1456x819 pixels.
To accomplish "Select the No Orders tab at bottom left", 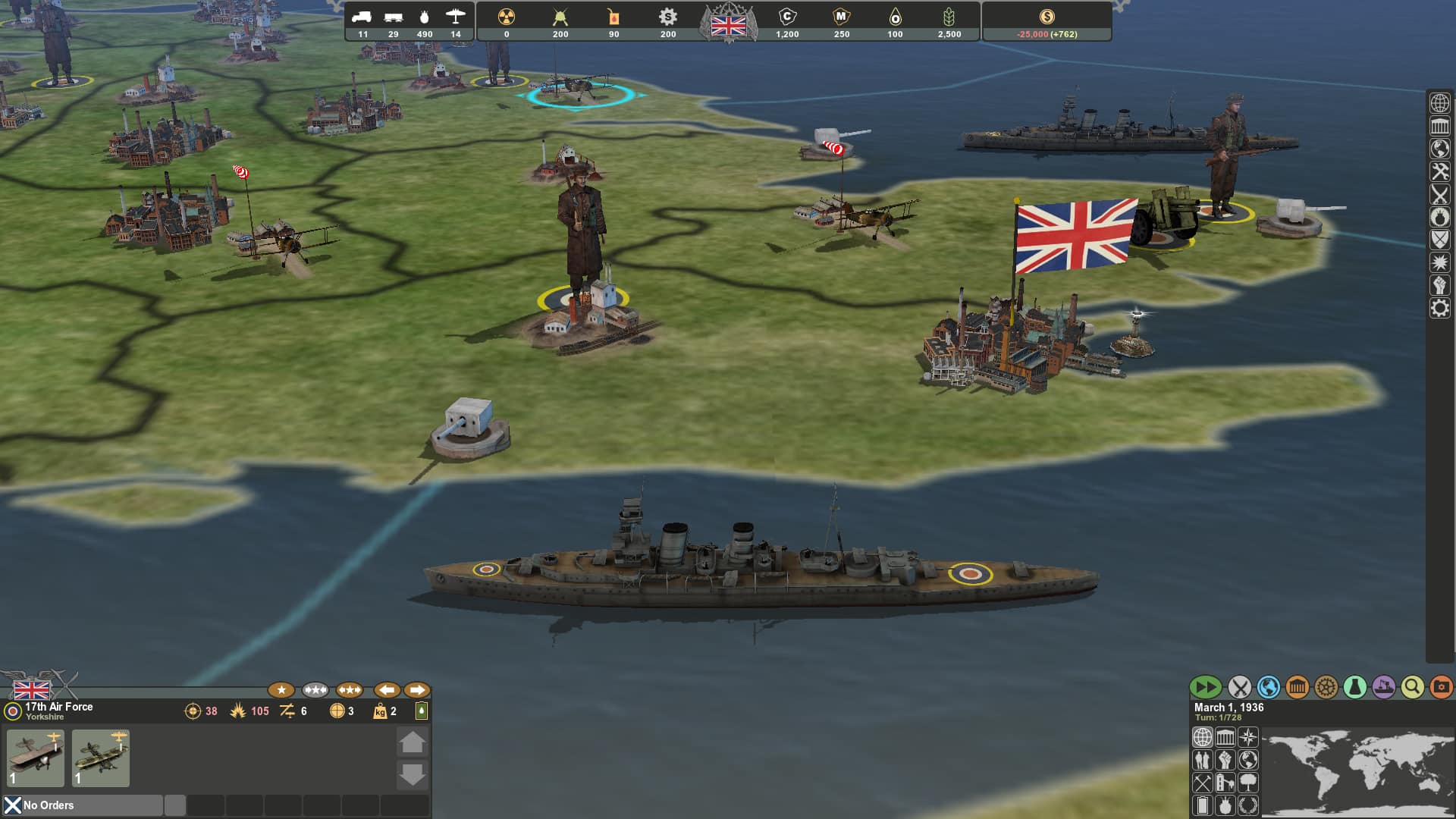I will point(48,805).
